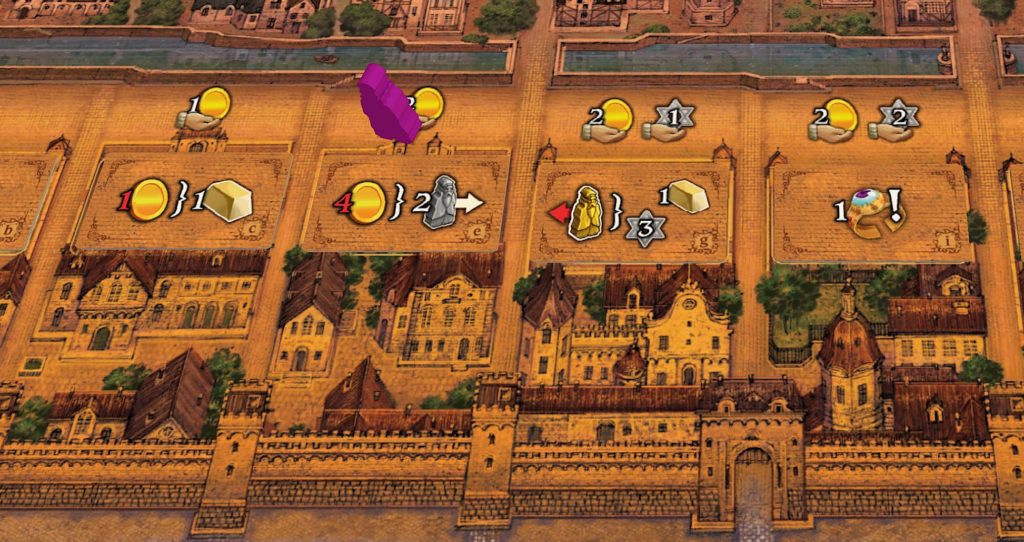Select the purple worker meeple
1024x542 pixels.
[x=388, y=104]
